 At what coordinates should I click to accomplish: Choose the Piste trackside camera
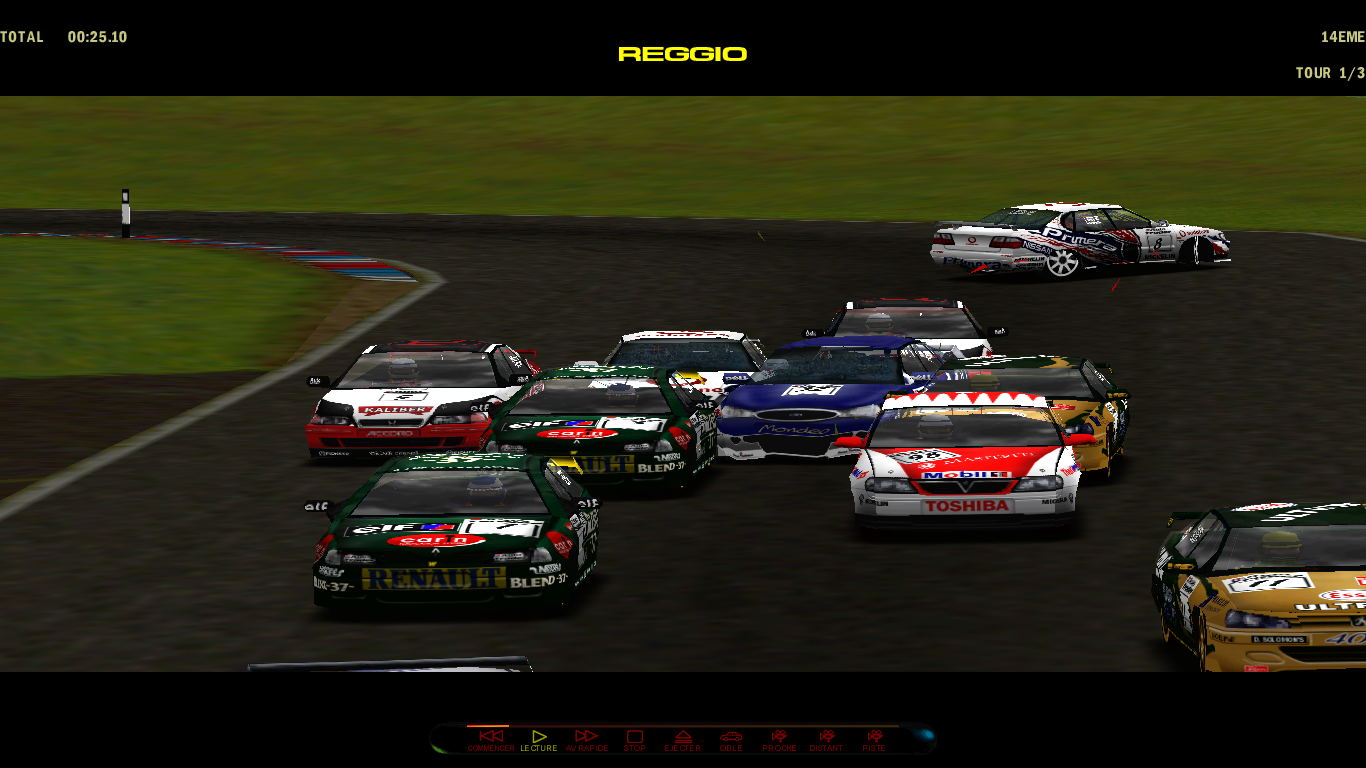click(874, 738)
